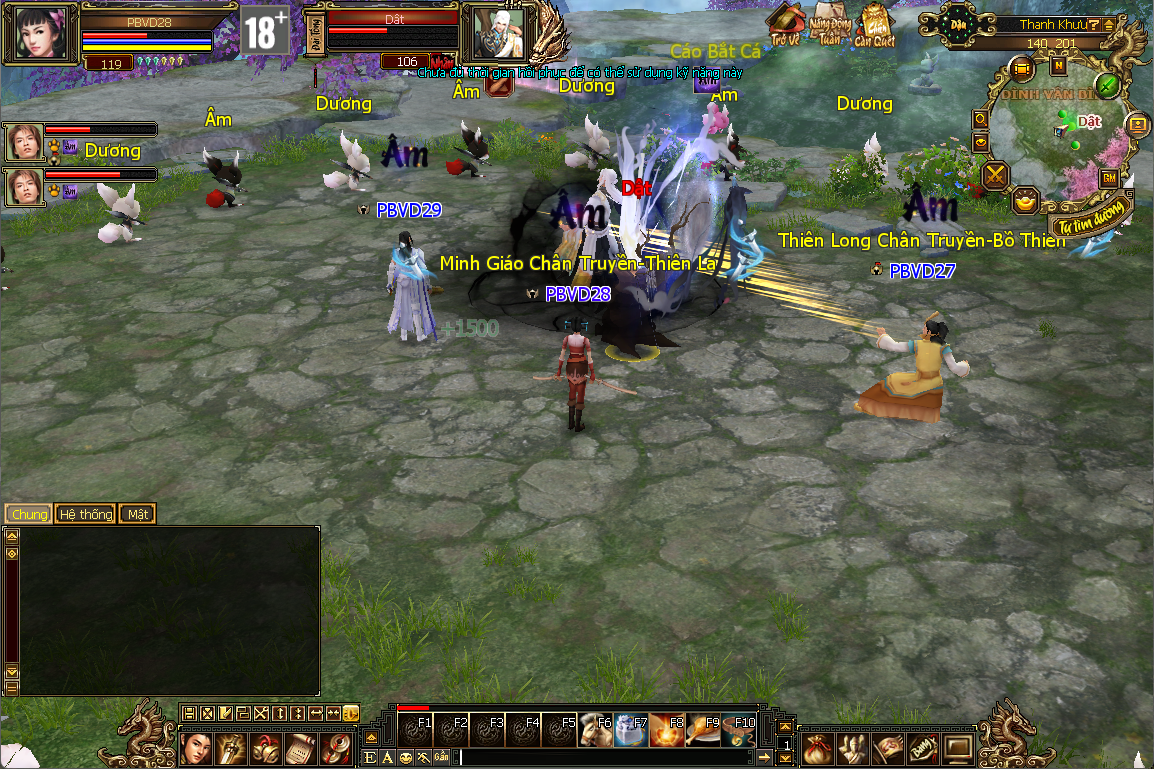Click the magnifying glass minimap button
The image size is (1154, 769).
981,119
